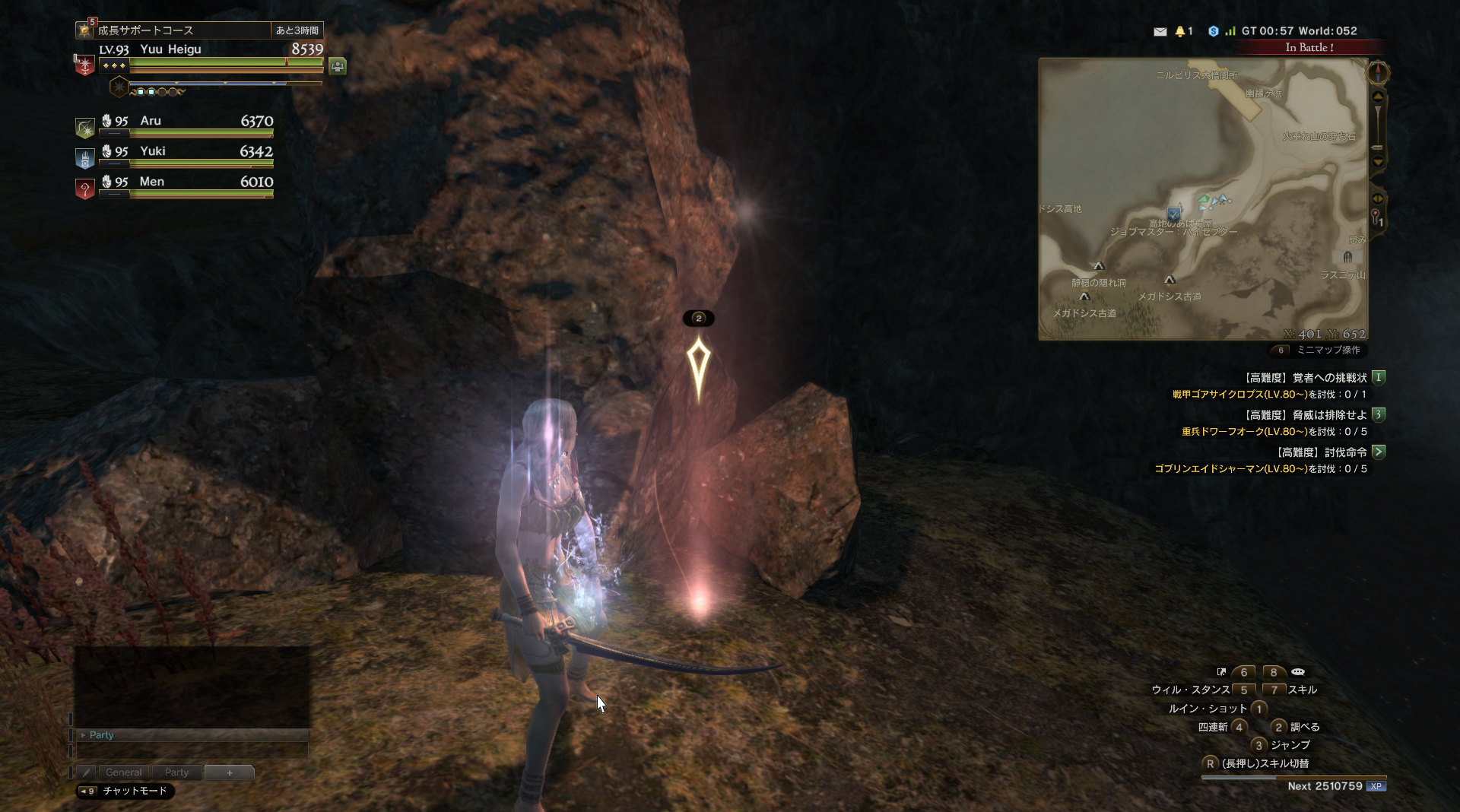Open the 成長サポートコース banner
This screenshot has height=812, width=1460.
pyautogui.click(x=182, y=30)
